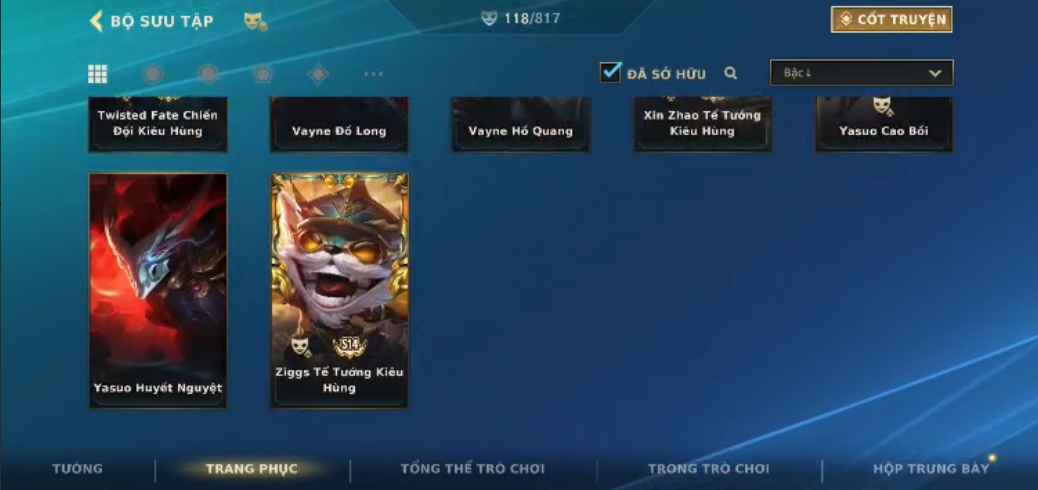1038x490 pixels.
Task: Open the Tổng Thể Trò Chơi tab
Action: click(x=472, y=469)
